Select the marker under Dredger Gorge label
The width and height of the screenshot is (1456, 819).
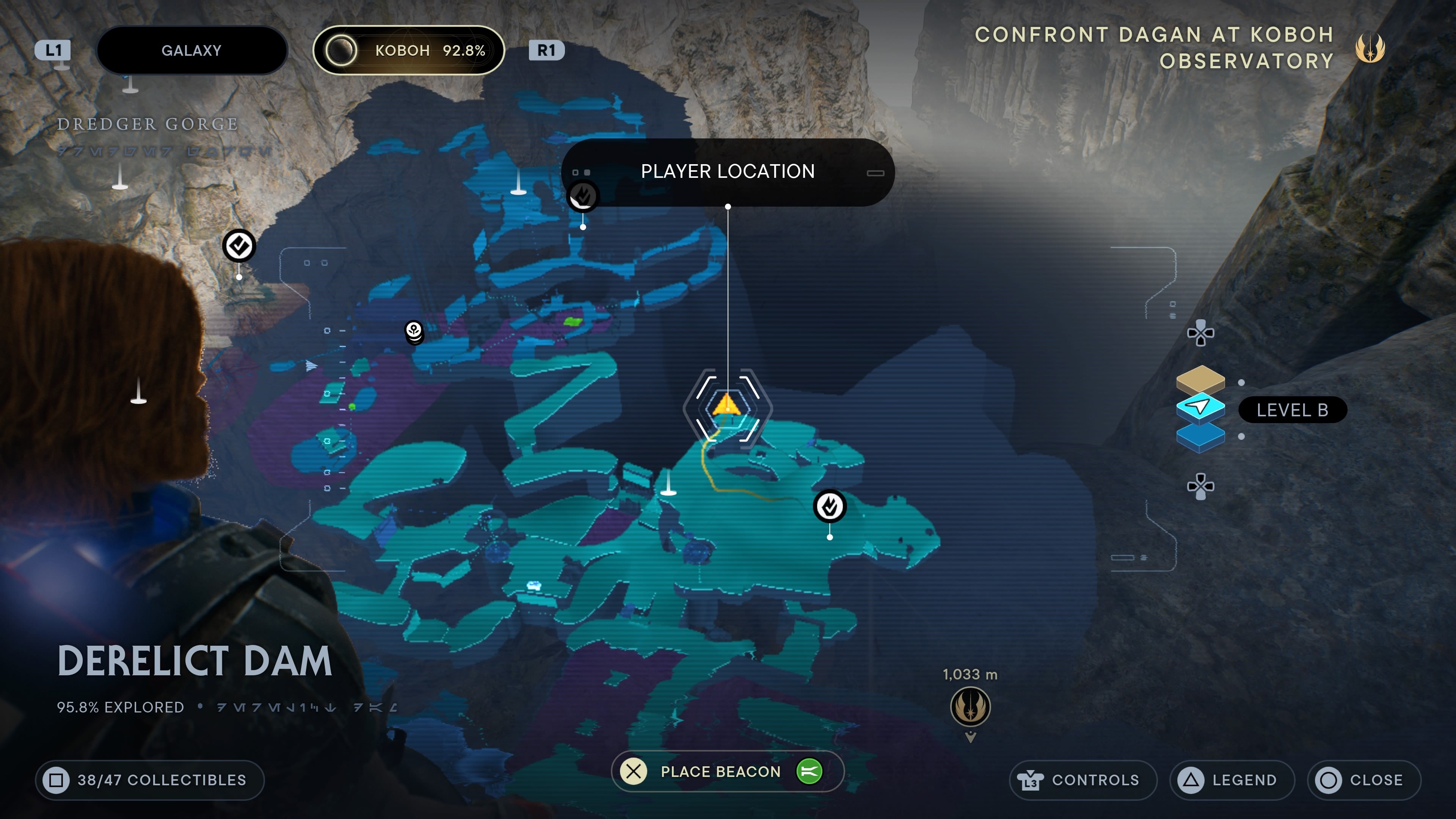[239, 246]
